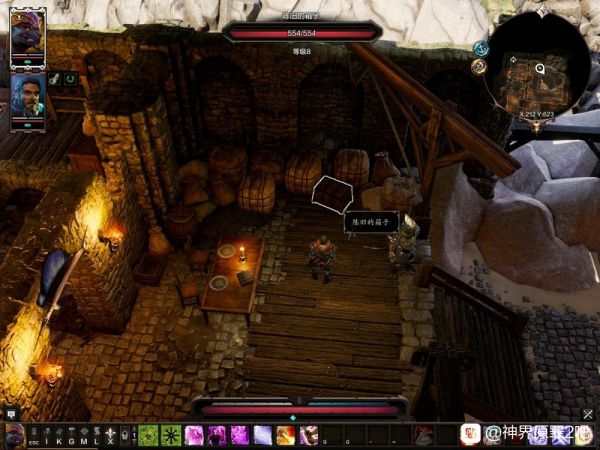This screenshot has width=600, height=450.
Task: Click the gold ring icon beside the minimap
Action: click(x=478, y=66)
